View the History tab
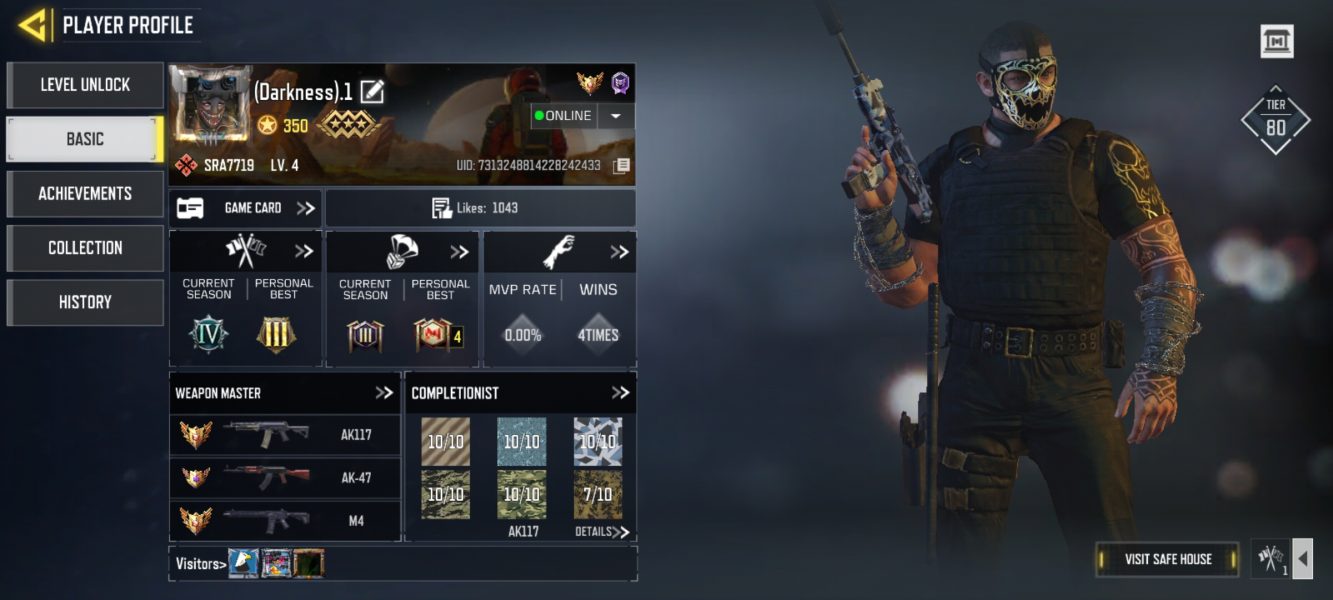 coord(85,302)
